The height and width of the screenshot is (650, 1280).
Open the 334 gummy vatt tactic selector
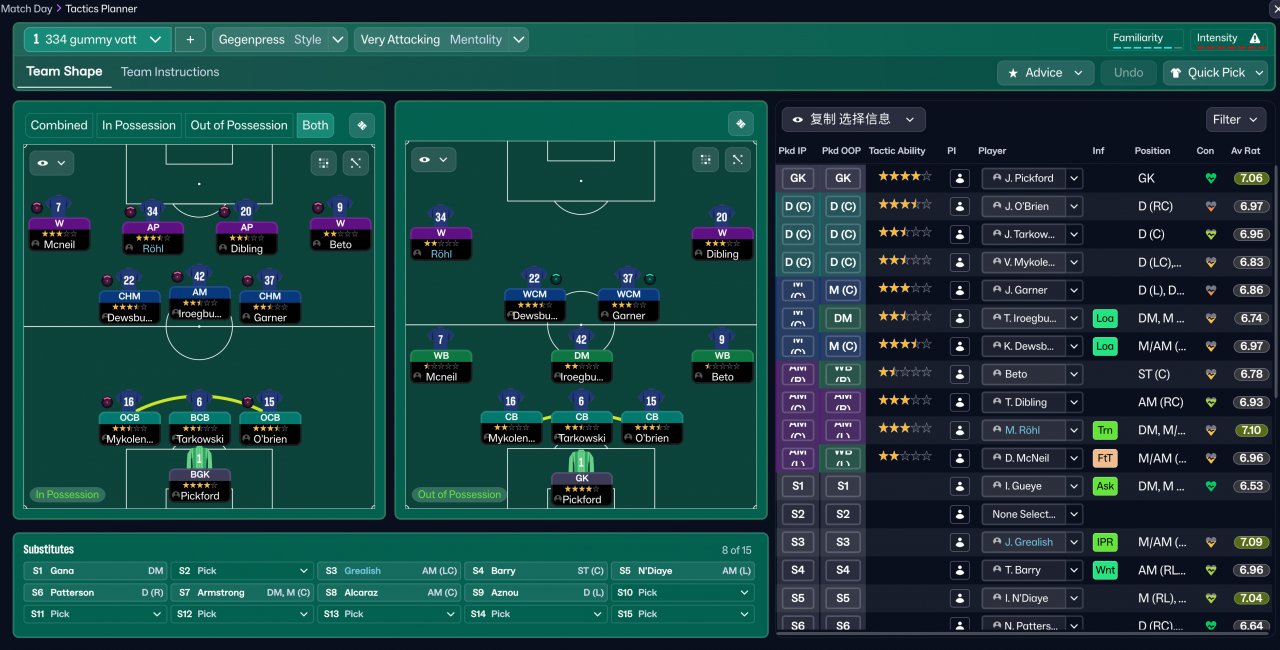pos(97,40)
